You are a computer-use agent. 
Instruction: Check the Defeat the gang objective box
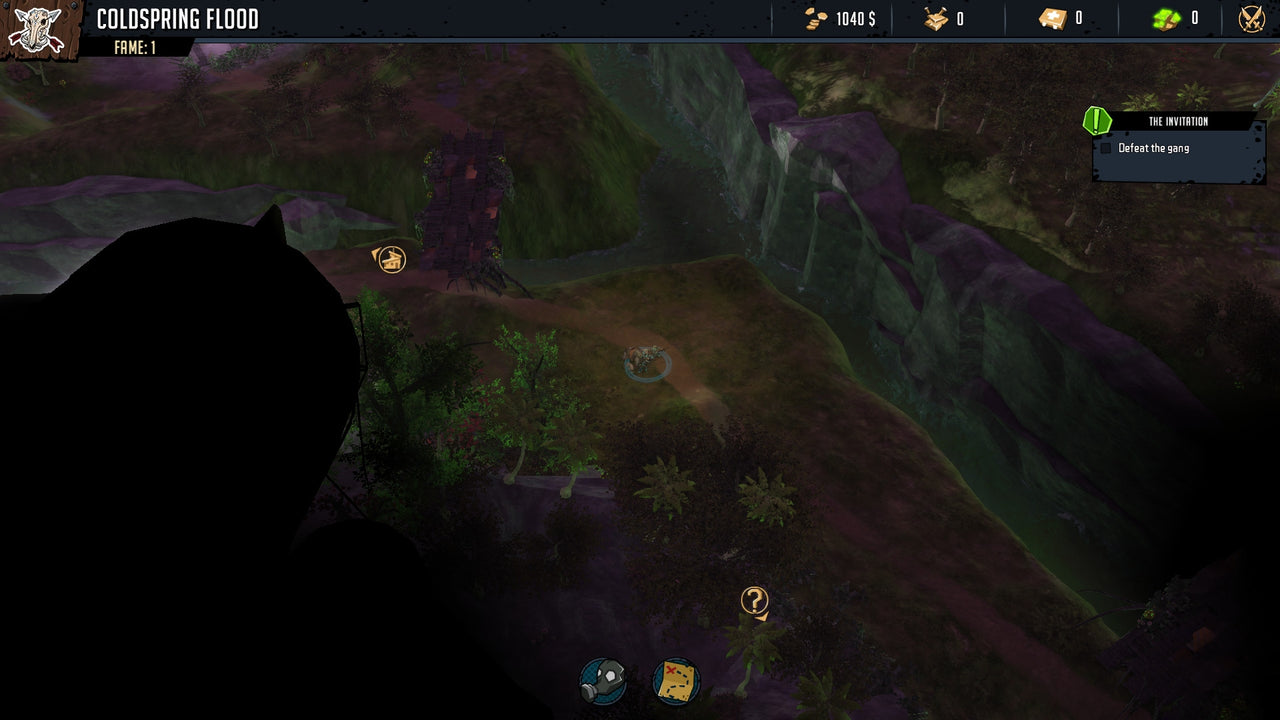pyautogui.click(x=1108, y=147)
